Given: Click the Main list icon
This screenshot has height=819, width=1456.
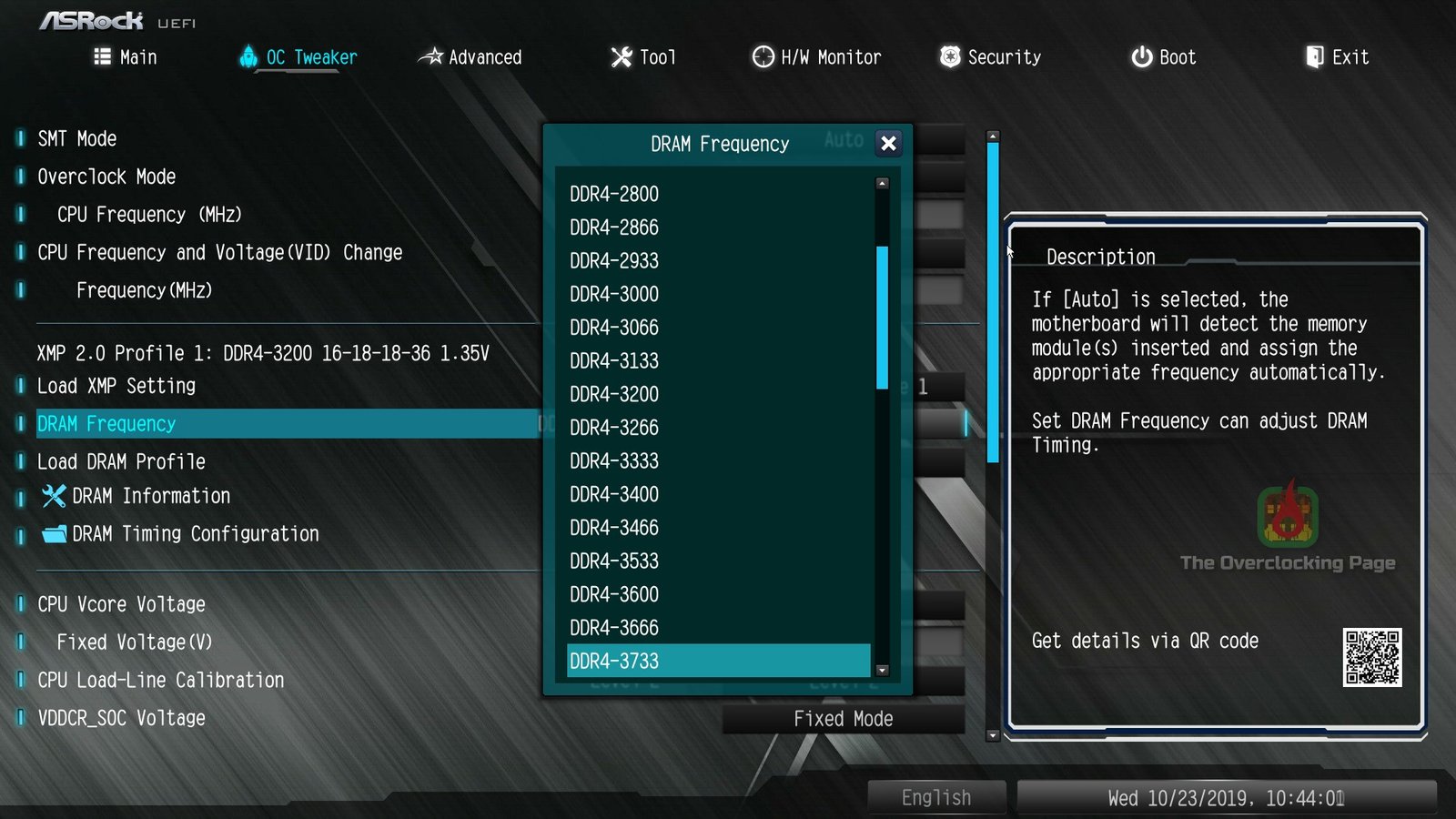Looking at the screenshot, I should coord(102,56).
